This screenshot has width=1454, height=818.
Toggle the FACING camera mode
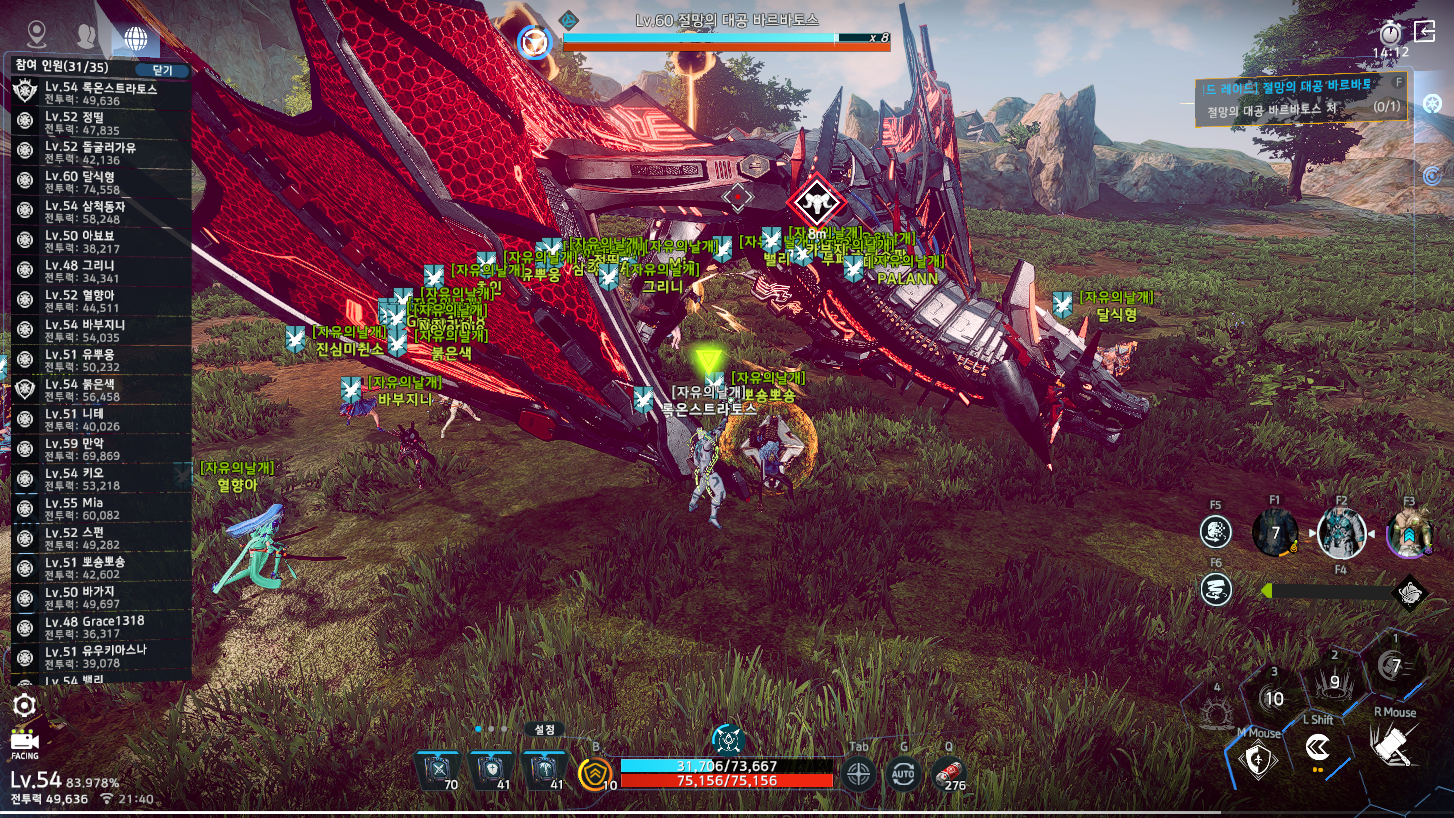click(x=24, y=743)
